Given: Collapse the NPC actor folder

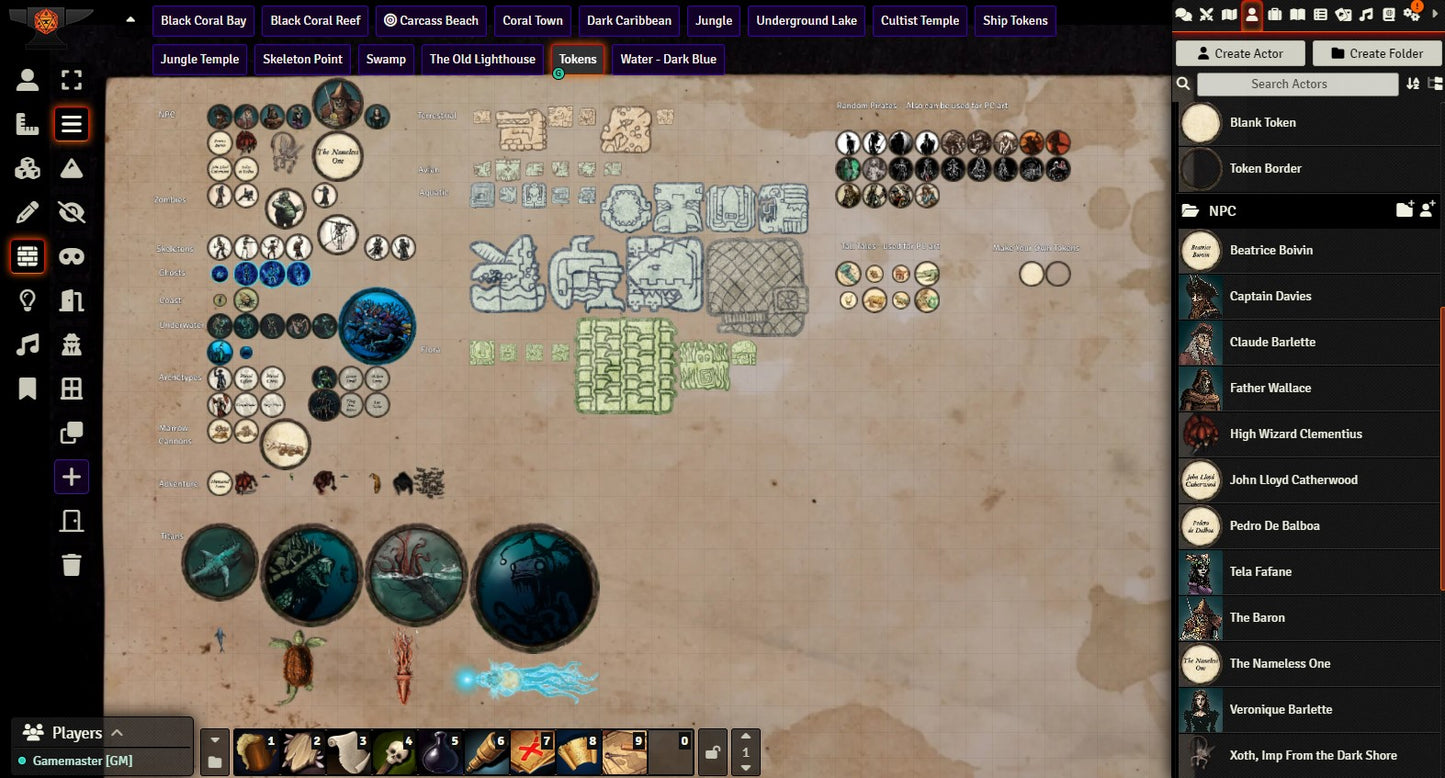Looking at the screenshot, I should 1222,211.
